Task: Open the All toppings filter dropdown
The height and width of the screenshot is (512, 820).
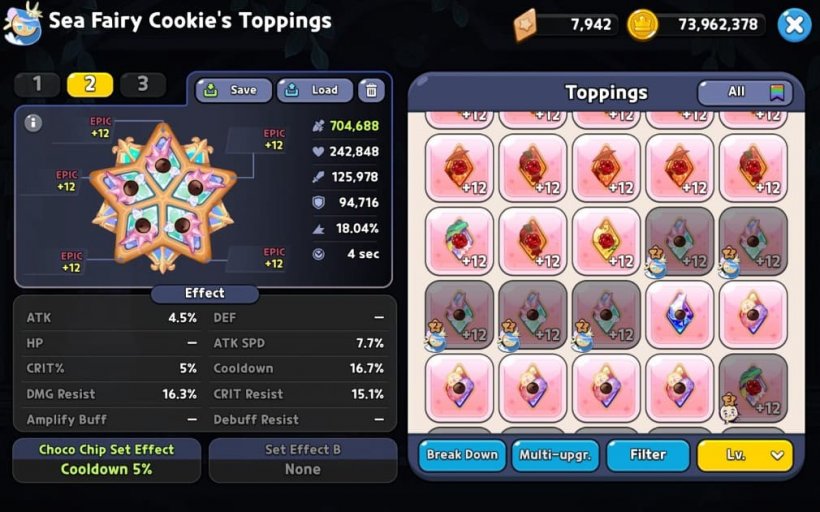Action: pos(745,92)
